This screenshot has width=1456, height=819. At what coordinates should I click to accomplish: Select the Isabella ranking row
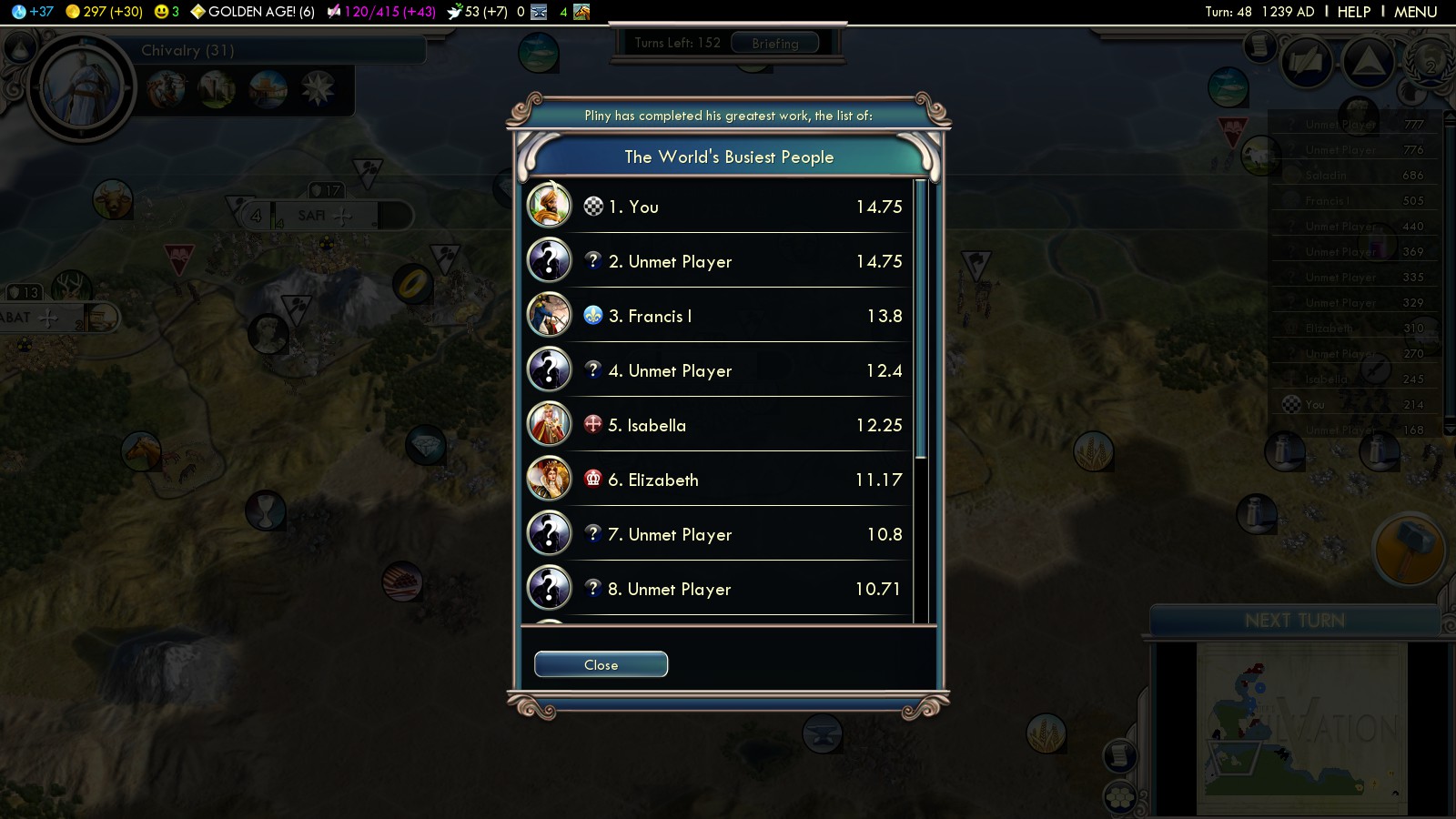click(x=719, y=425)
